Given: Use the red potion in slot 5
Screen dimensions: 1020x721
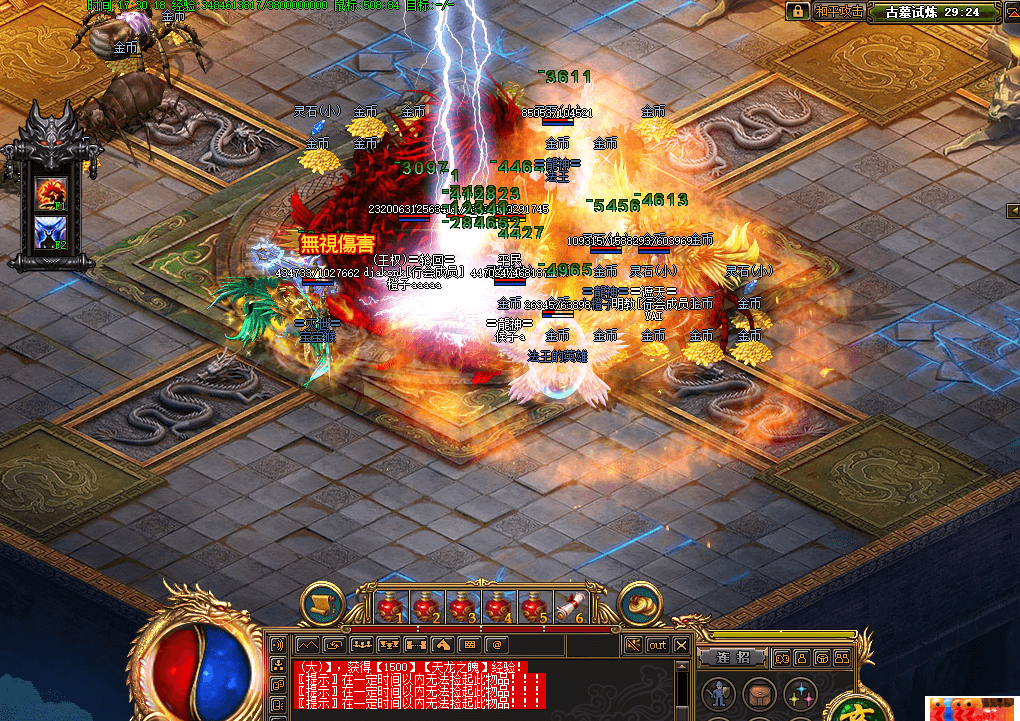Looking at the screenshot, I should tap(533, 605).
